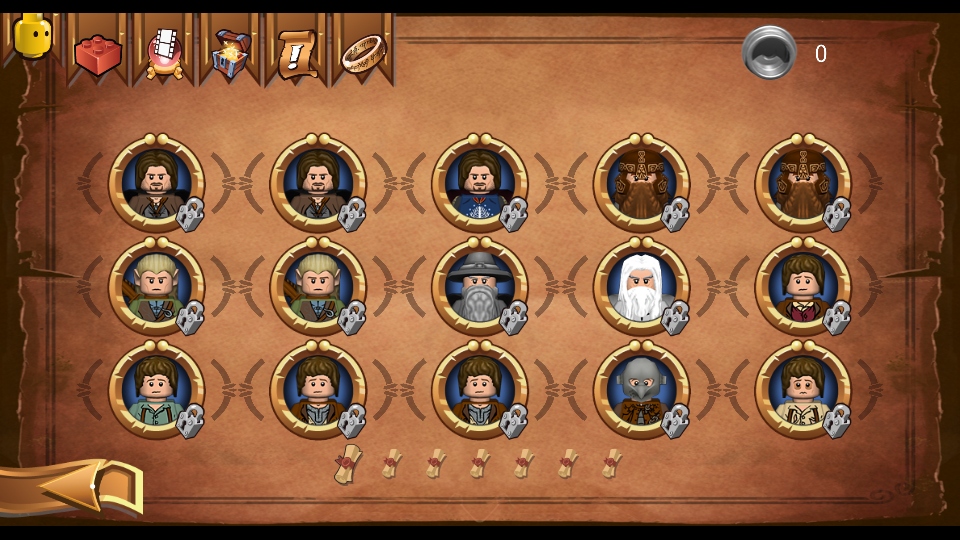Switch to the yellow minifigure head tab

pos(32,38)
